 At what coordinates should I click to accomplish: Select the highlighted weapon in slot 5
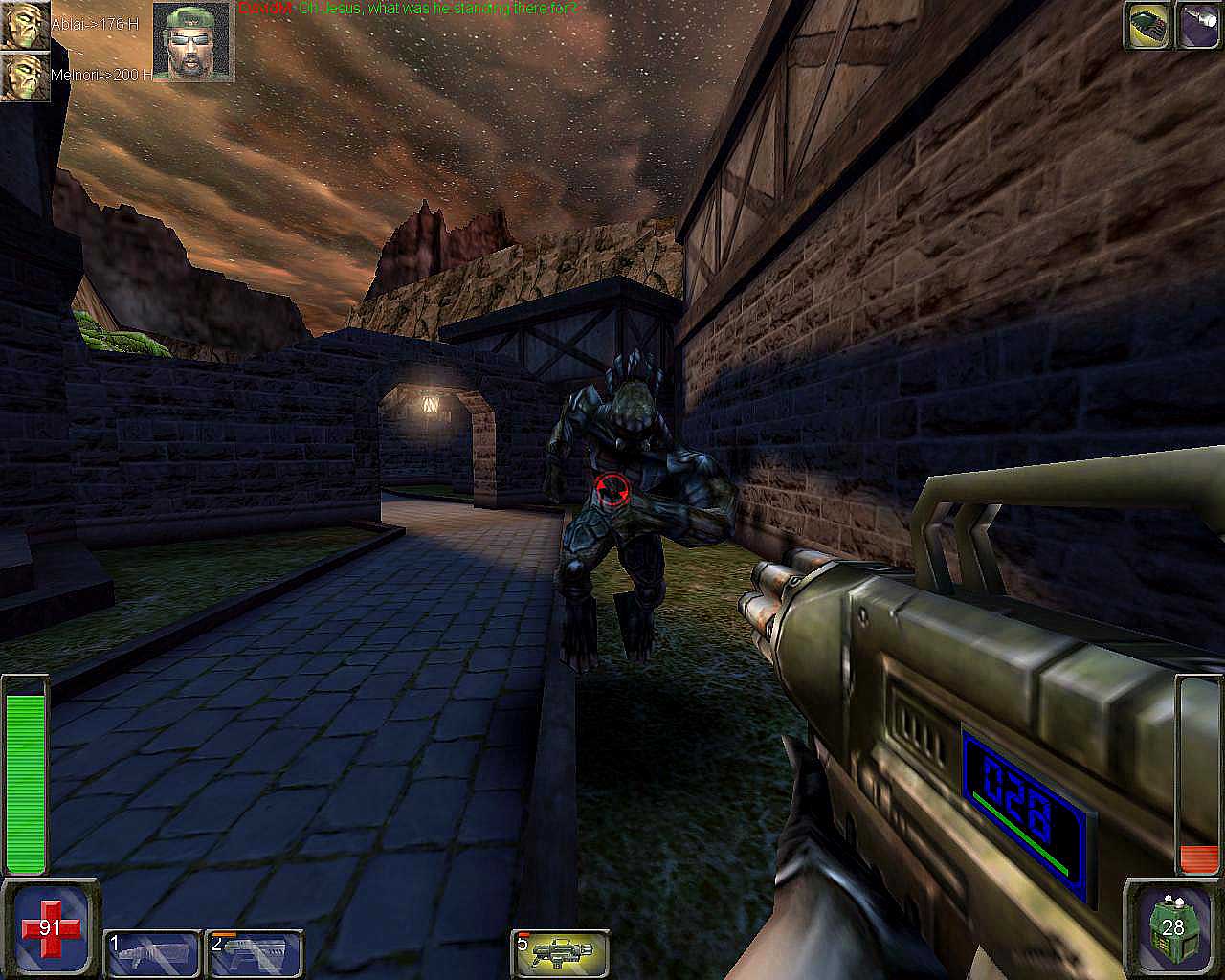(x=560, y=953)
